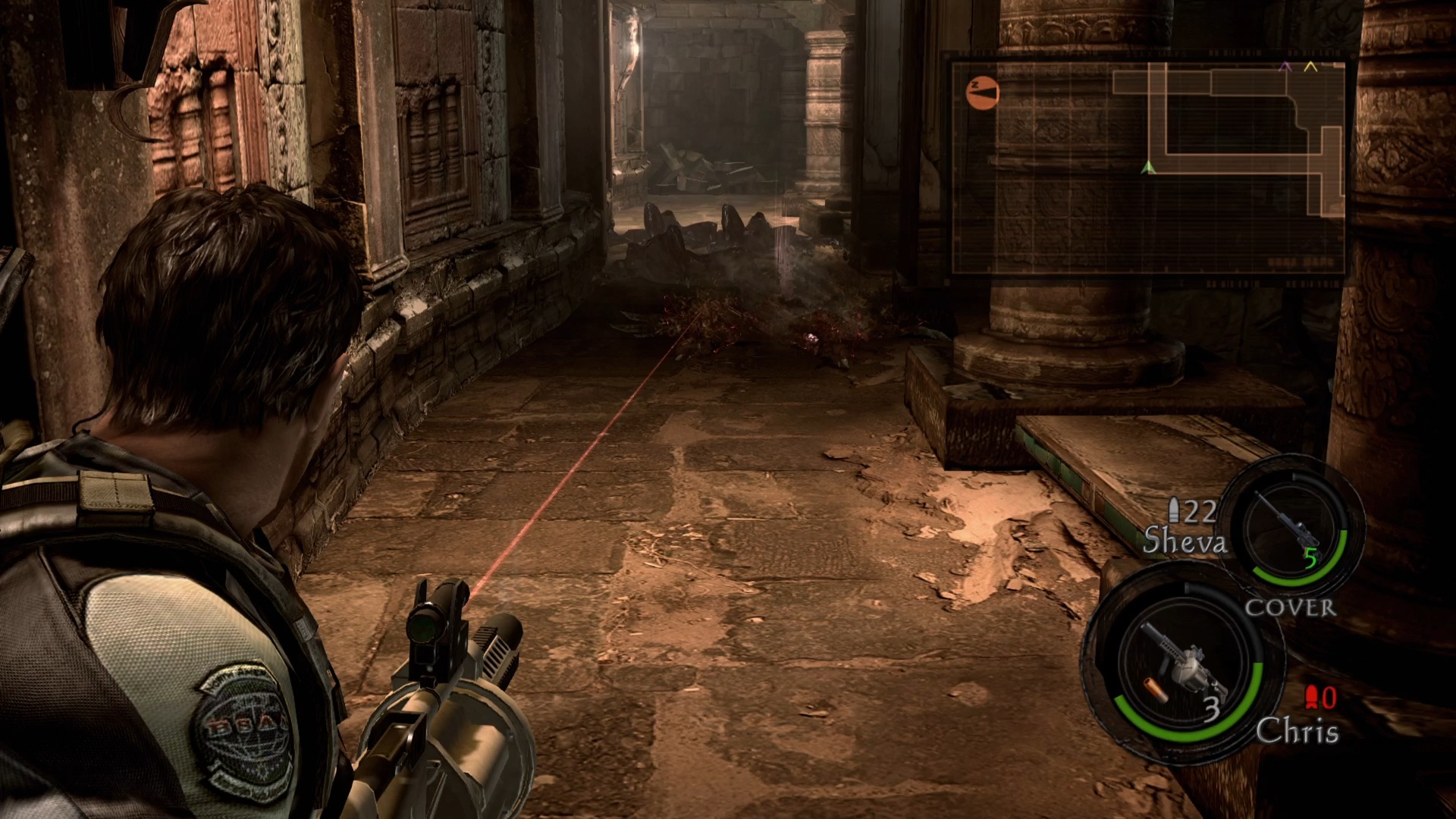This screenshot has height=819, width=1456.
Task: Toggle Sheva's COVER command label
Action: [1290, 608]
